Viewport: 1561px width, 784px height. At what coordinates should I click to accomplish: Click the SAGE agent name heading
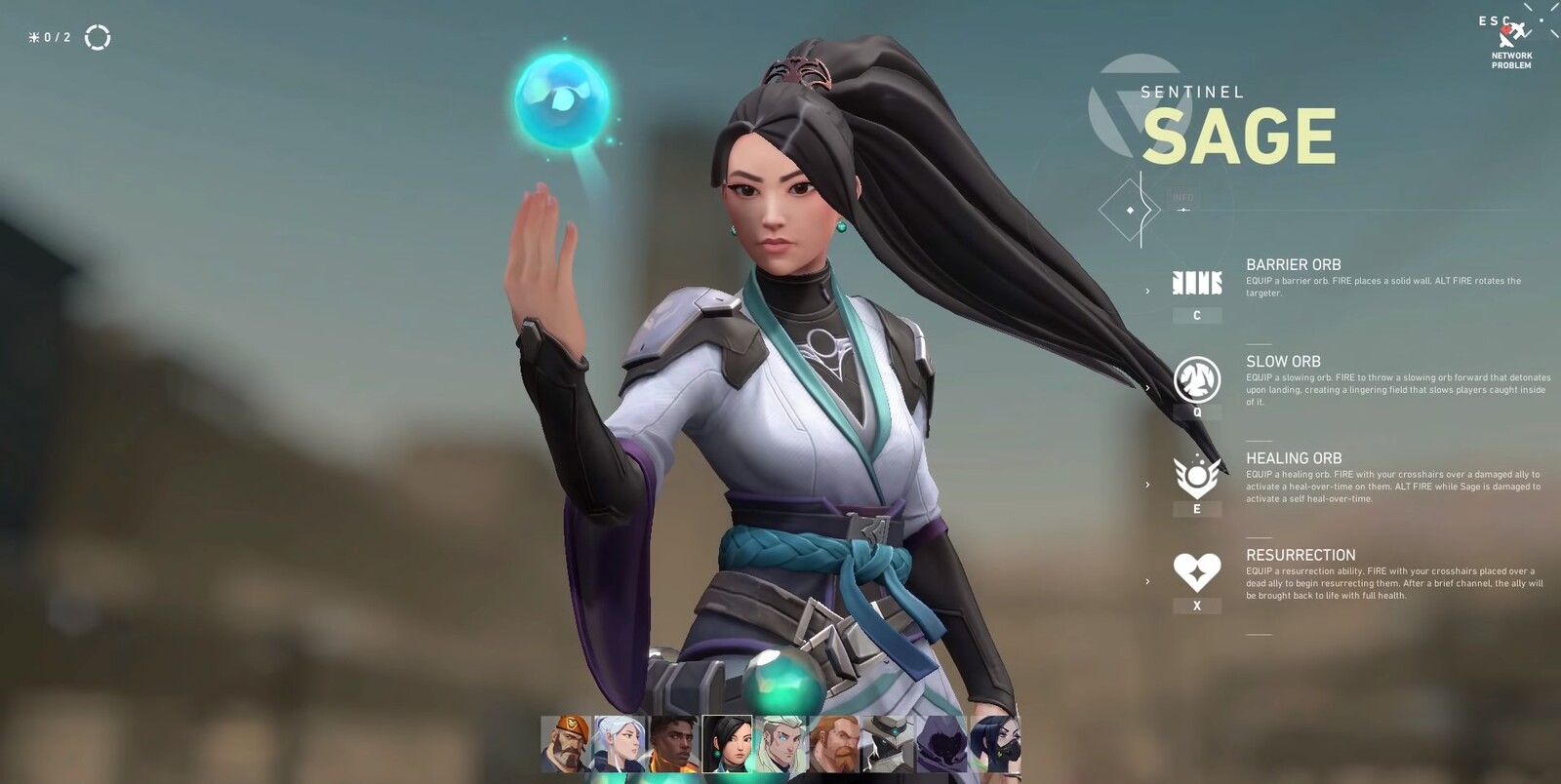(1241, 137)
